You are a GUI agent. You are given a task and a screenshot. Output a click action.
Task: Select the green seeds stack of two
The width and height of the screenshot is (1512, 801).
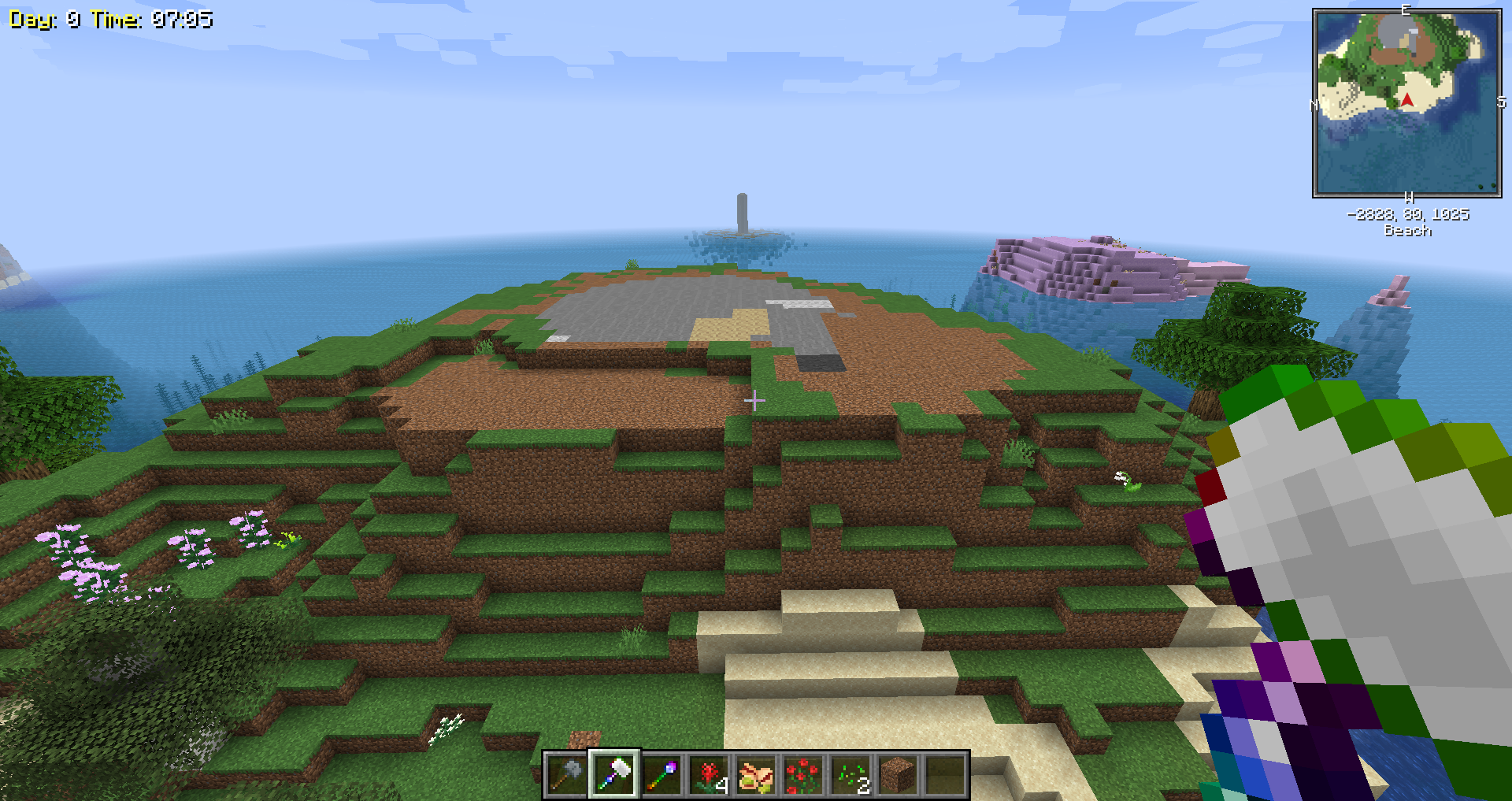850,775
